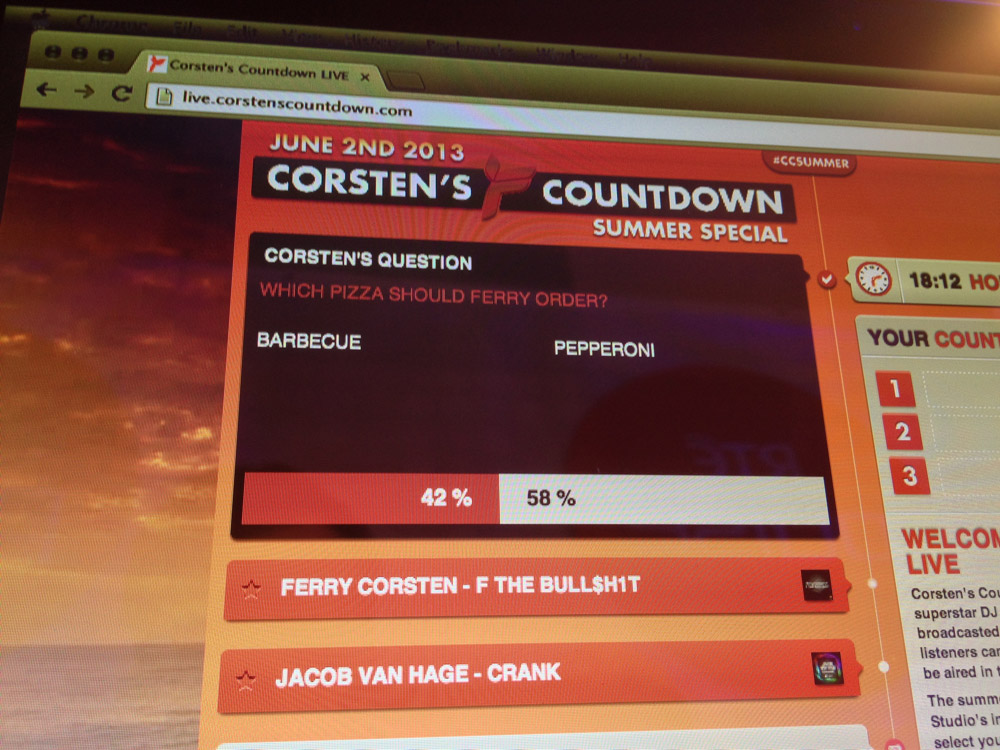Star the Ferry Corsten - F The Bull$h1t track
This screenshot has height=750, width=1000.
tap(251, 590)
